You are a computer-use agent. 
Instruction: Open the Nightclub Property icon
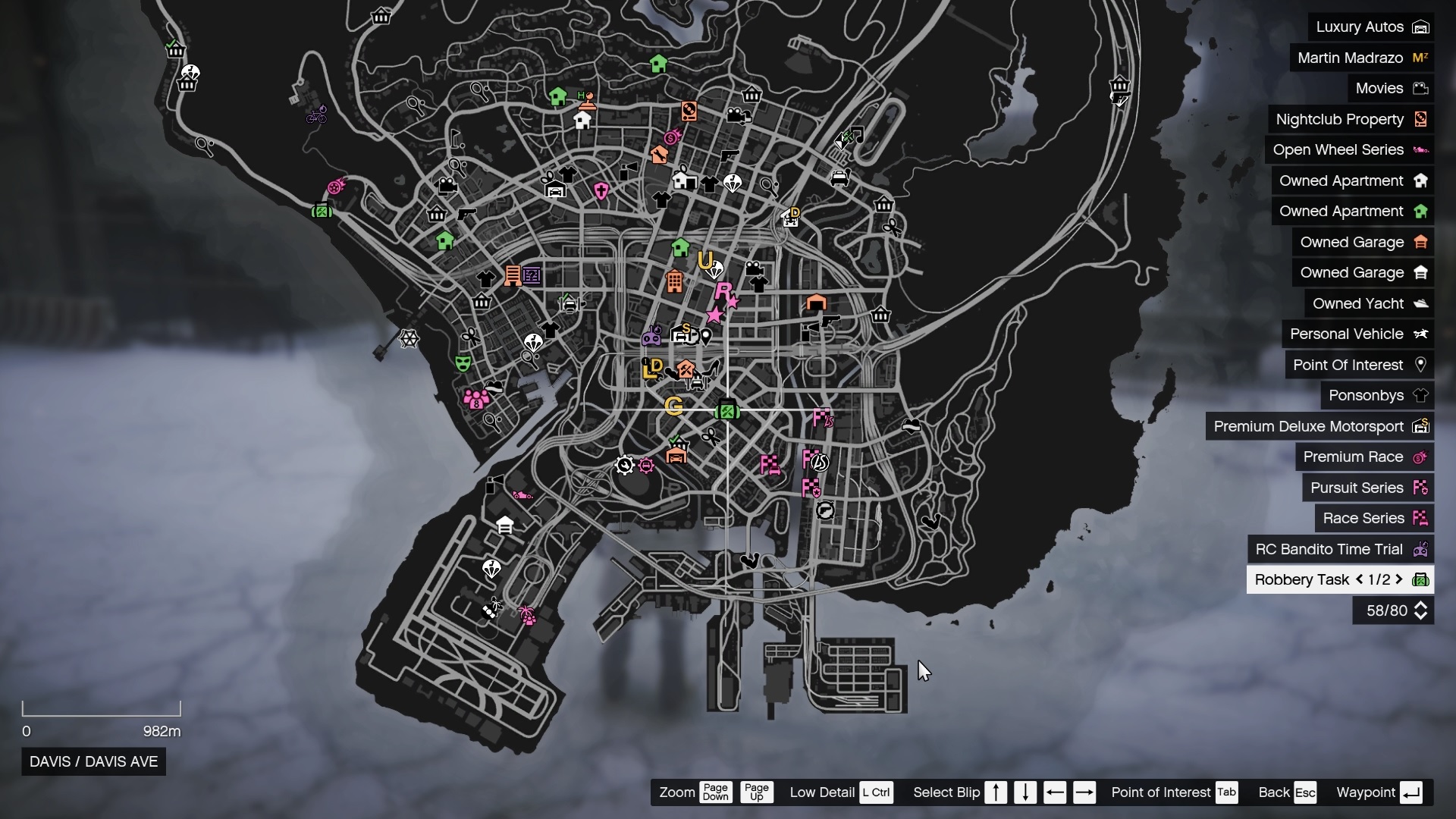(x=1421, y=119)
